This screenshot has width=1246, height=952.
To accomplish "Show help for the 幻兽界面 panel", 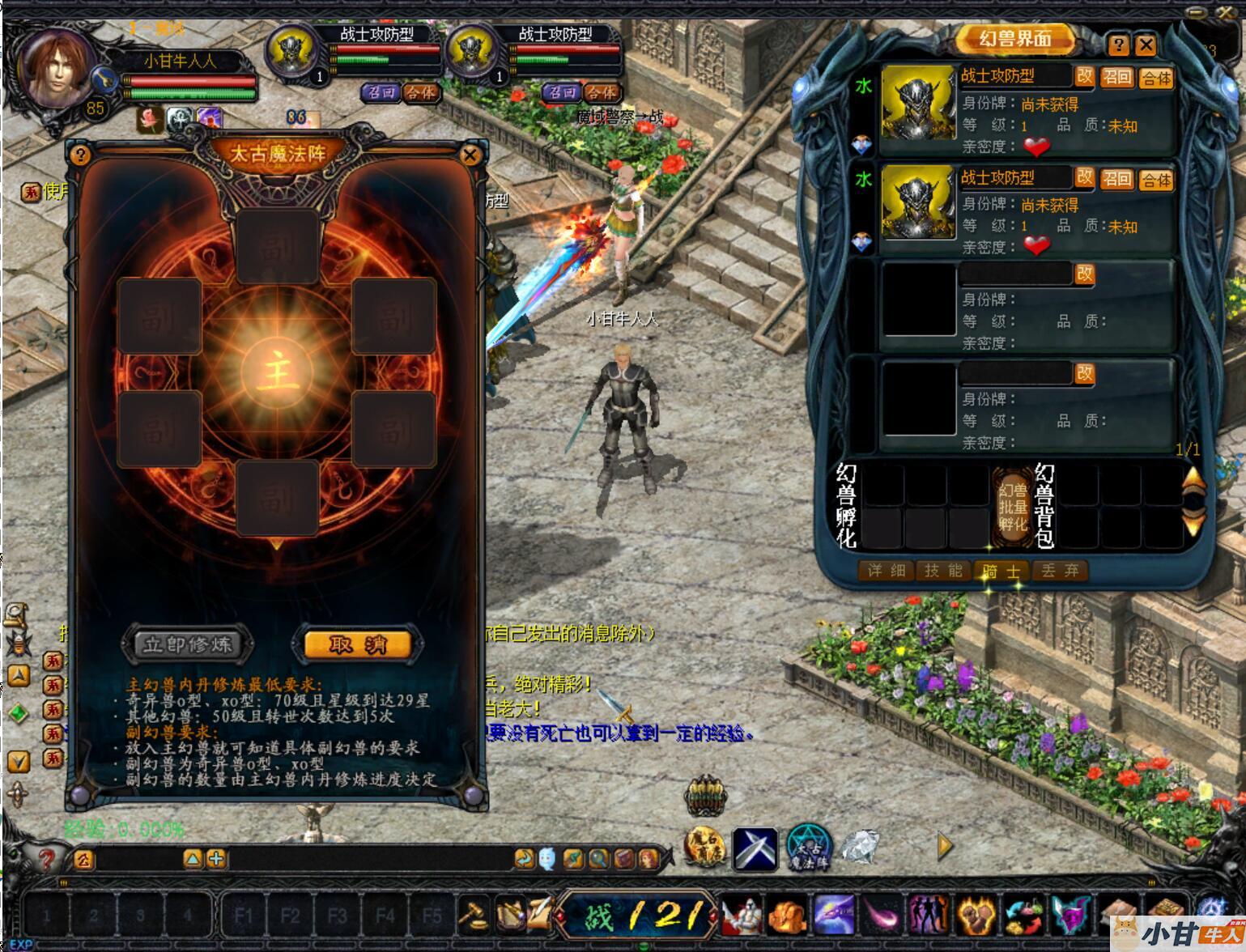I will [1118, 45].
